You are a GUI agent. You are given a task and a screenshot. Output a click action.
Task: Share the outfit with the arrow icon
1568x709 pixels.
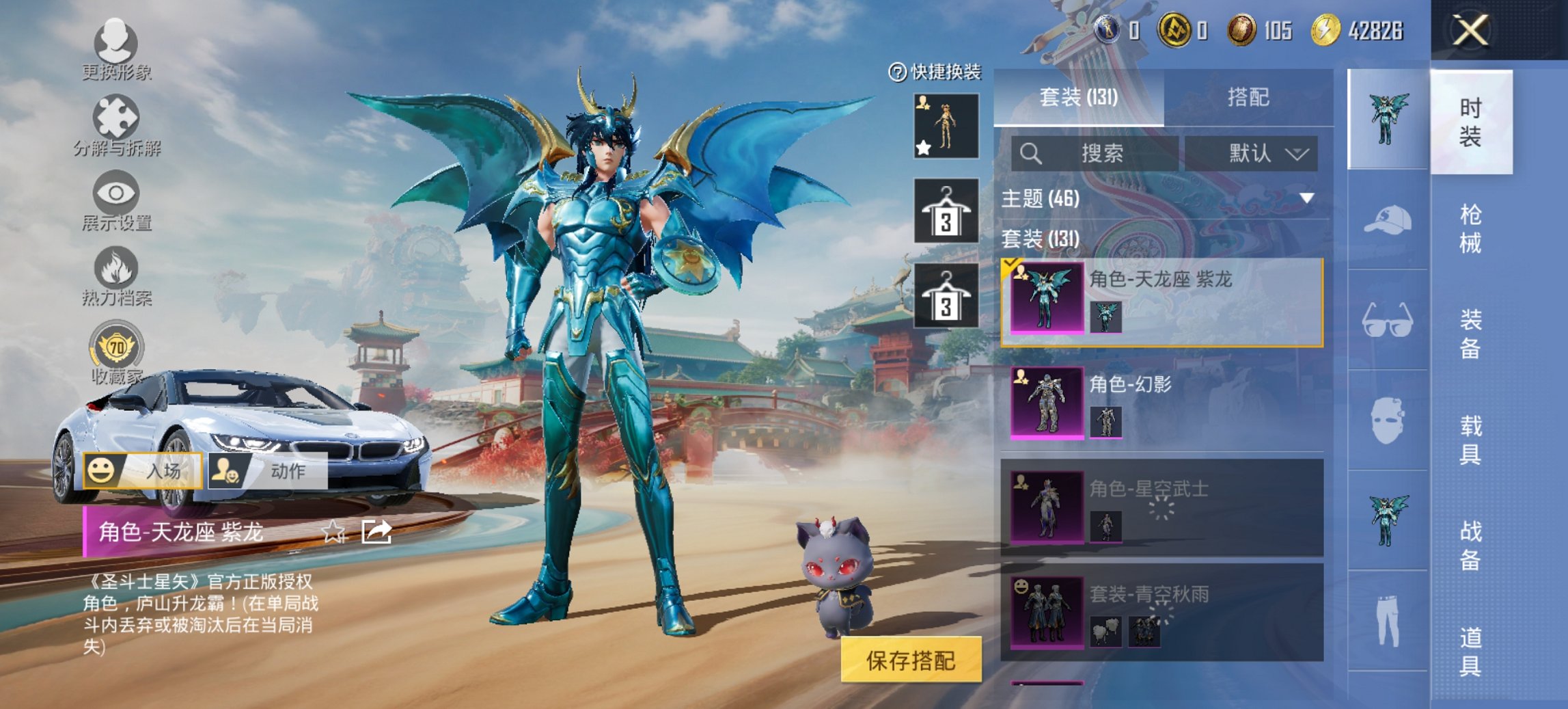coord(376,531)
